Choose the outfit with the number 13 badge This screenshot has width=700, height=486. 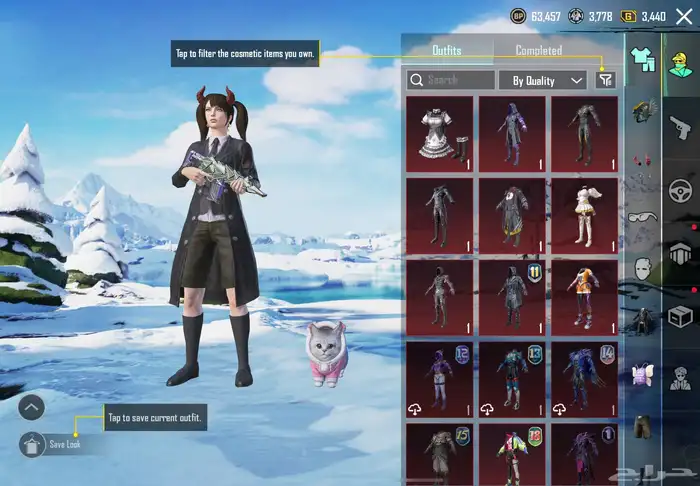click(x=511, y=377)
